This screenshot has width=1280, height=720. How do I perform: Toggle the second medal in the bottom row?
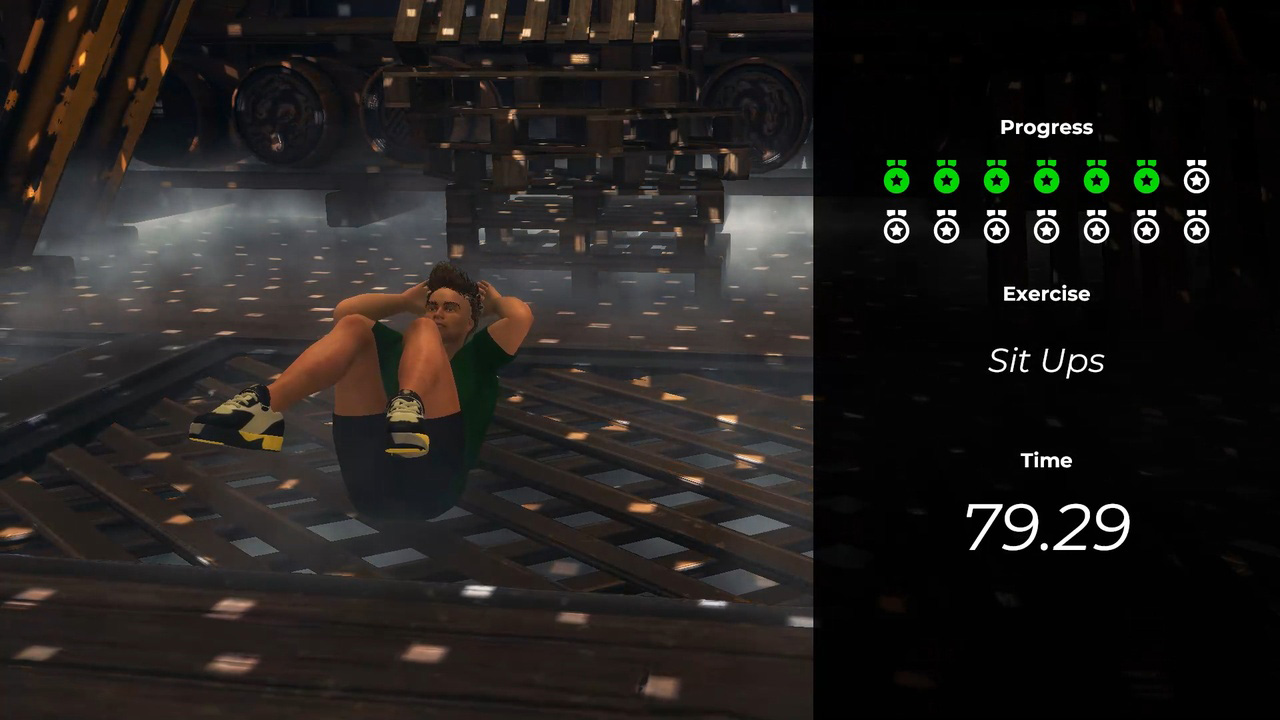point(946,229)
